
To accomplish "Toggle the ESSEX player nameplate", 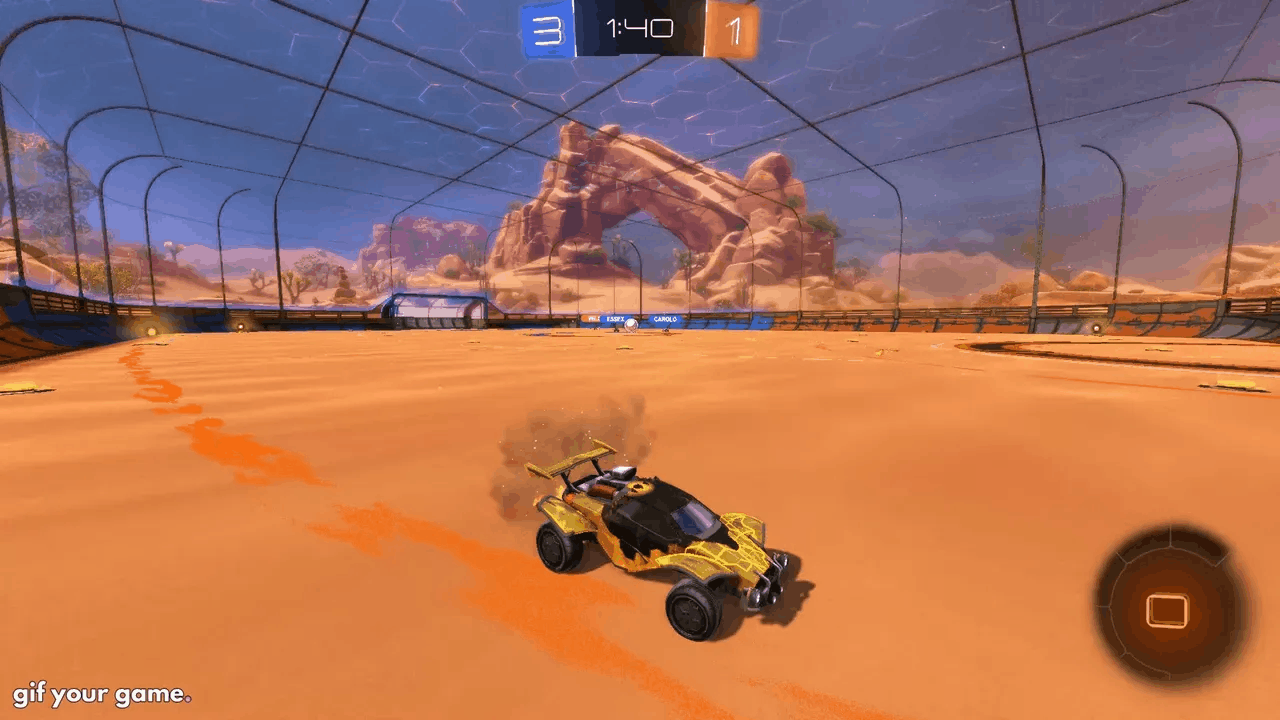I will (x=615, y=317).
